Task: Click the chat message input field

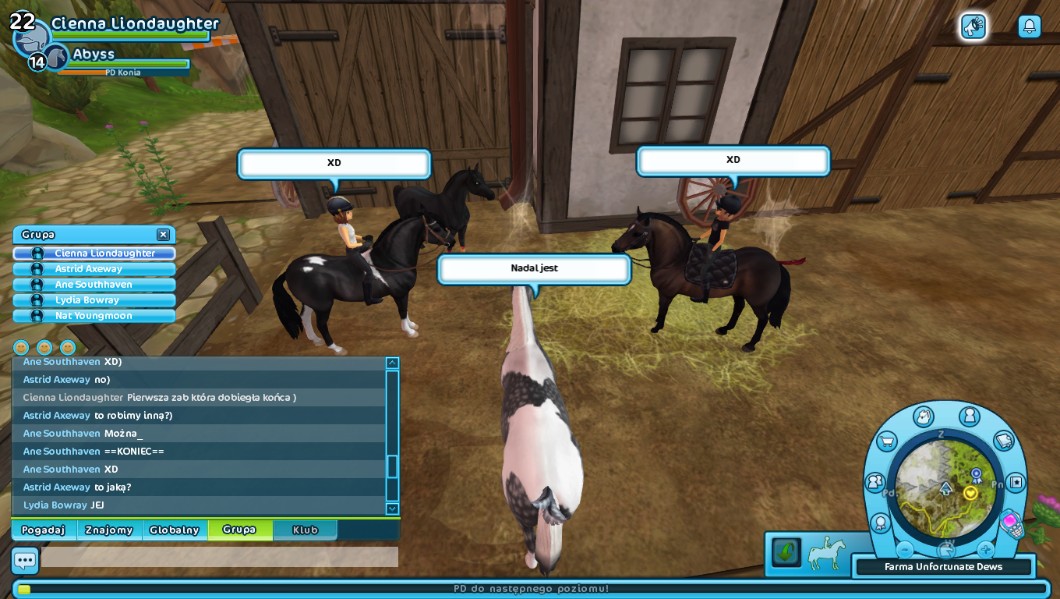Action: coord(219,557)
